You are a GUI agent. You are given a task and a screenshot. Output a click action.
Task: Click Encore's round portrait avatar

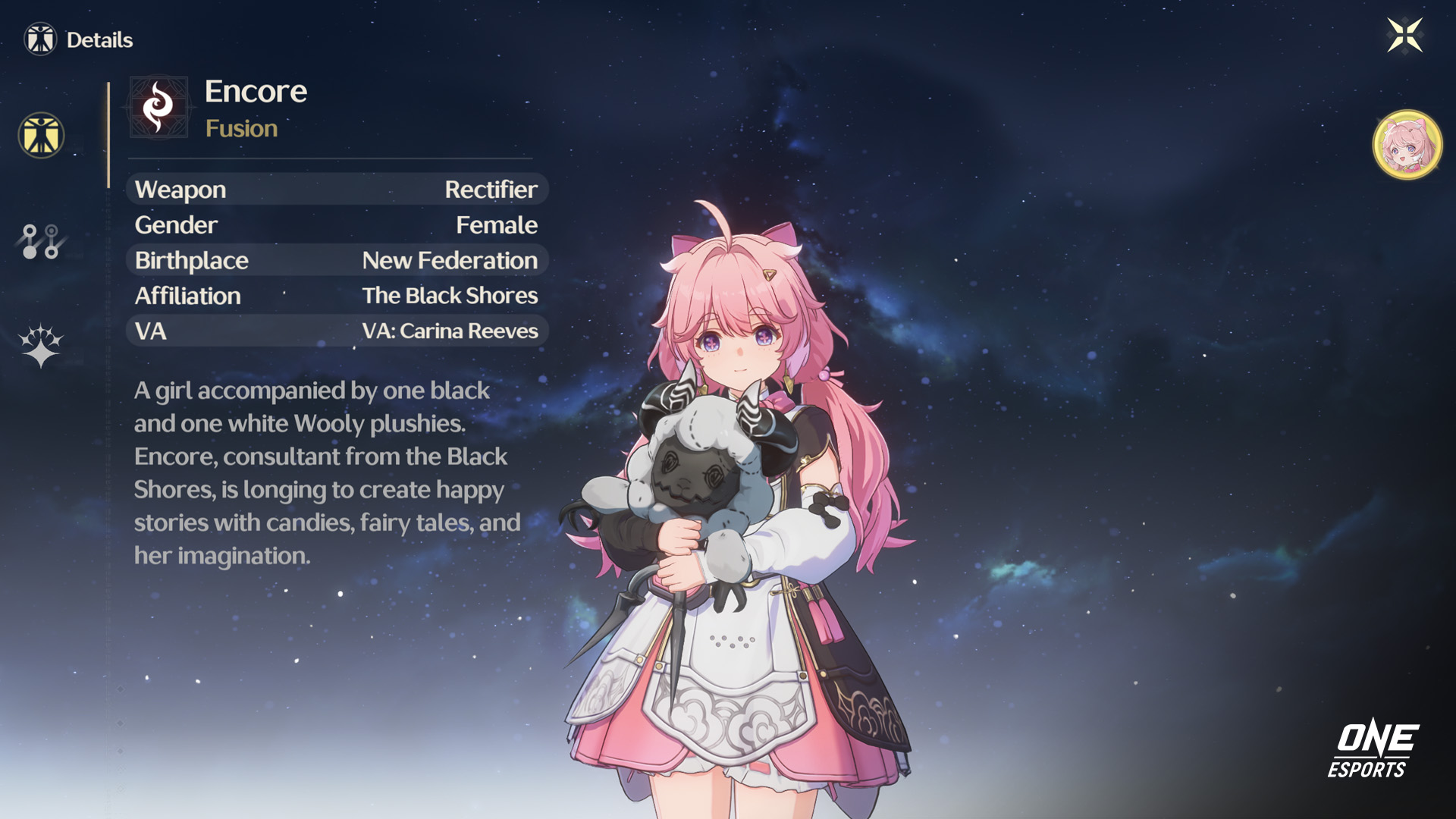pyautogui.click(x=1407, y=145)
